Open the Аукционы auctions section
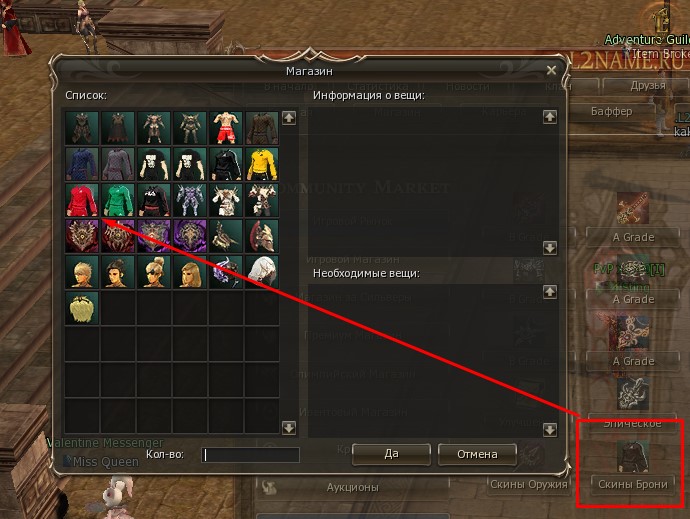 [x=352, y=487]
